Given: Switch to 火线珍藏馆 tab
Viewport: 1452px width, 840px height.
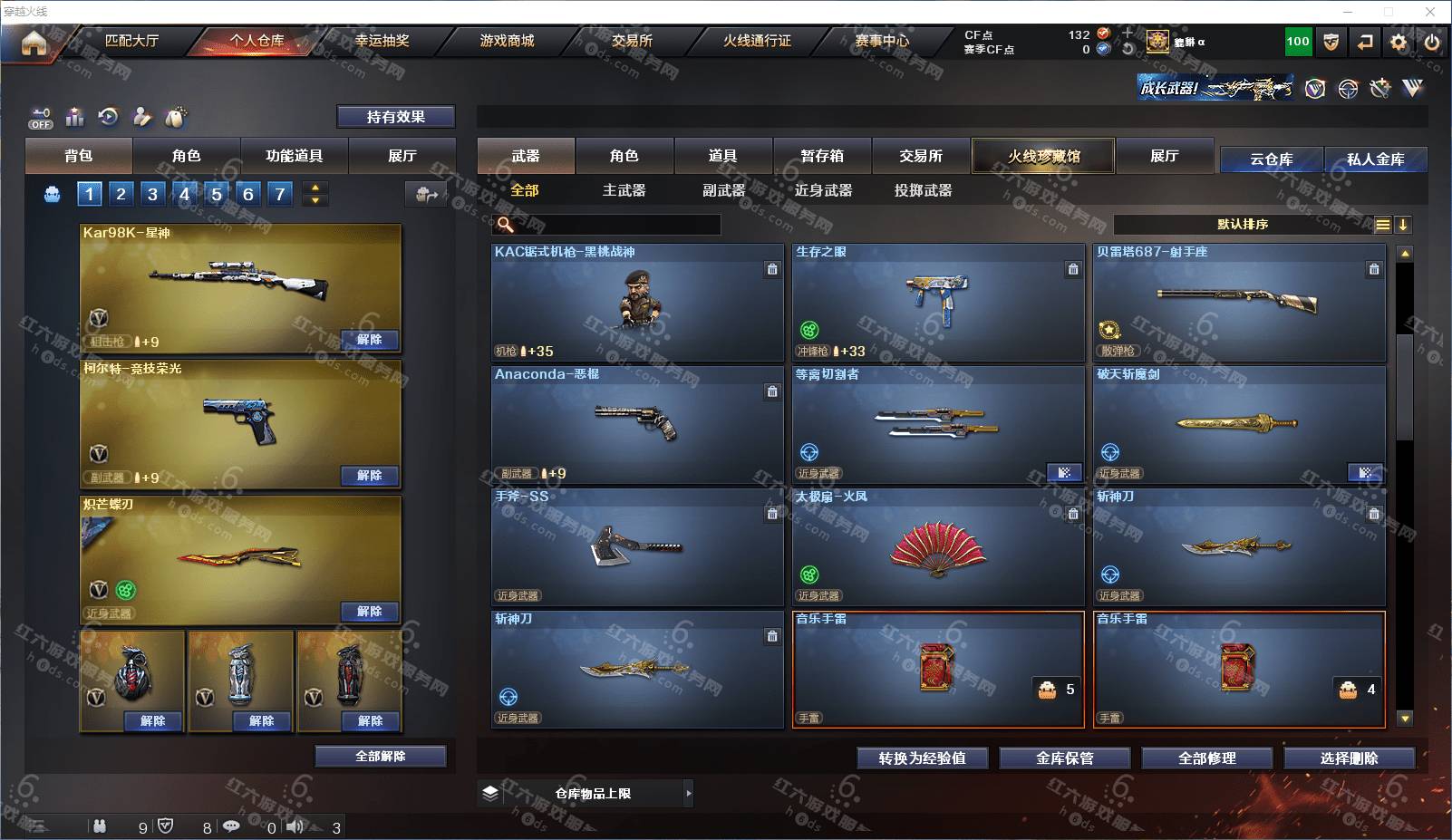Looking at the screenshot, I should pos(1043,156).
